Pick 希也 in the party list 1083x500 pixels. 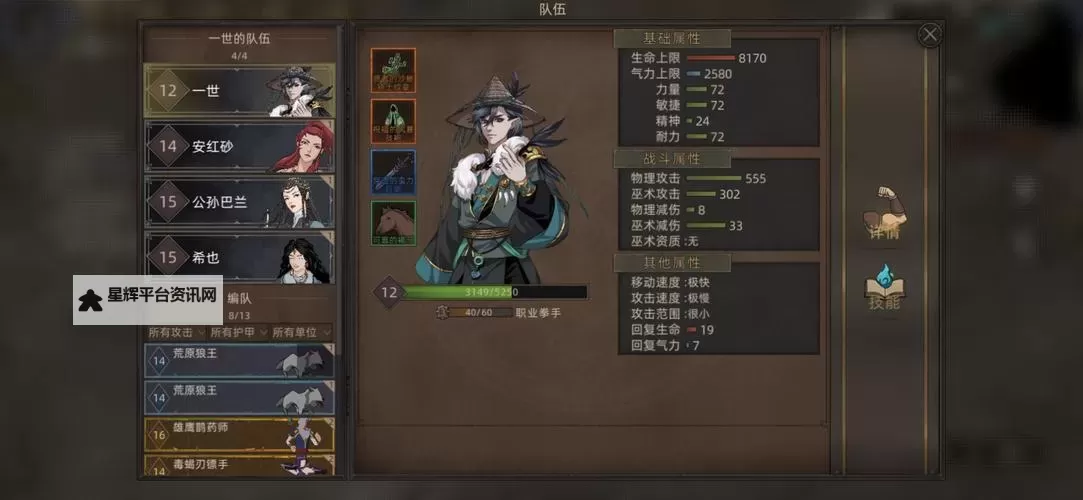[239, 256]
